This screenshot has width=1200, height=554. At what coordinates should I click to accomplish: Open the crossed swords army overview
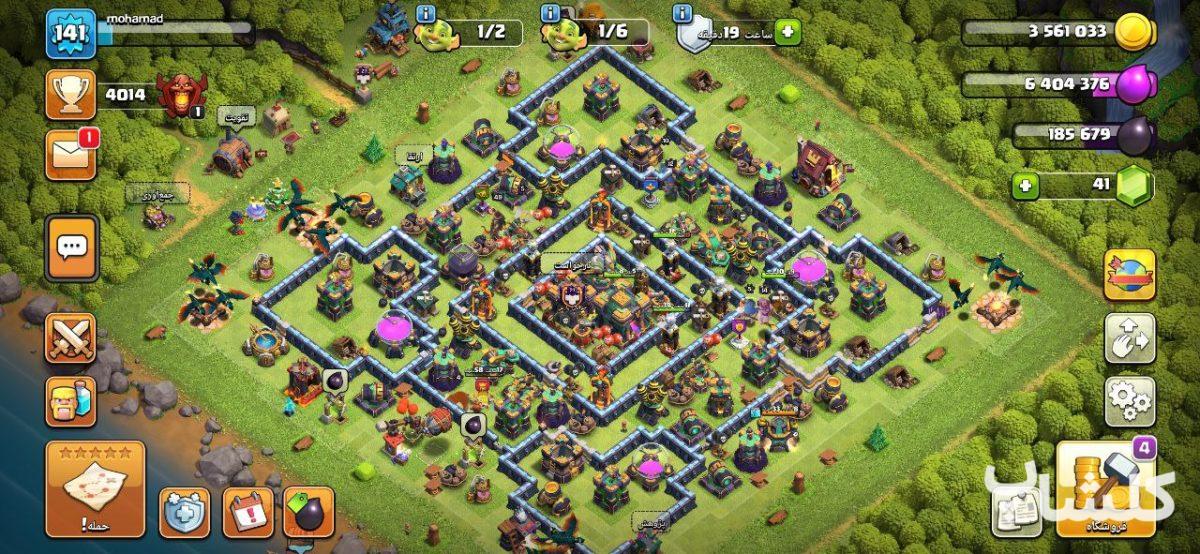click(71, 338)
